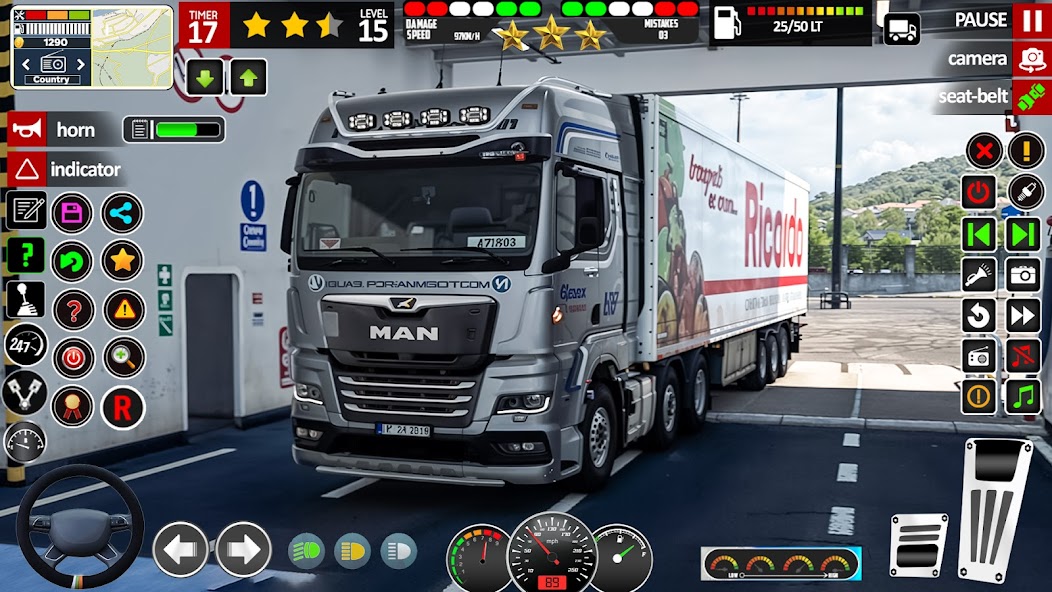Screen dimensions: 1052x592
Task: Tap the magnifying glass zoom icon
Action: tap(124, 358)
